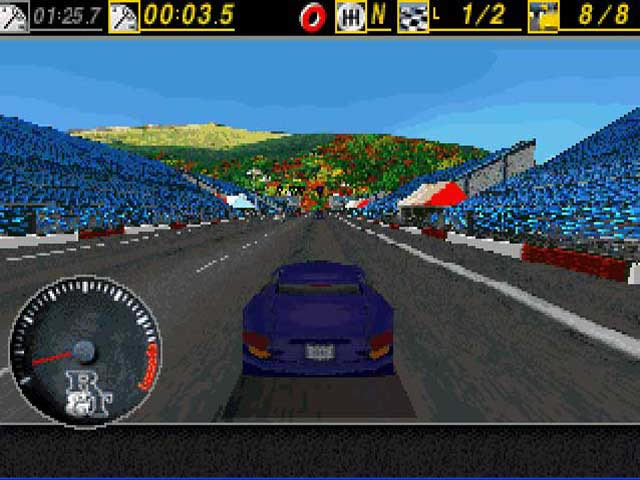The image size is (640, 480).
Task: Click the gear shifter icon
Action: pos(351,16)
